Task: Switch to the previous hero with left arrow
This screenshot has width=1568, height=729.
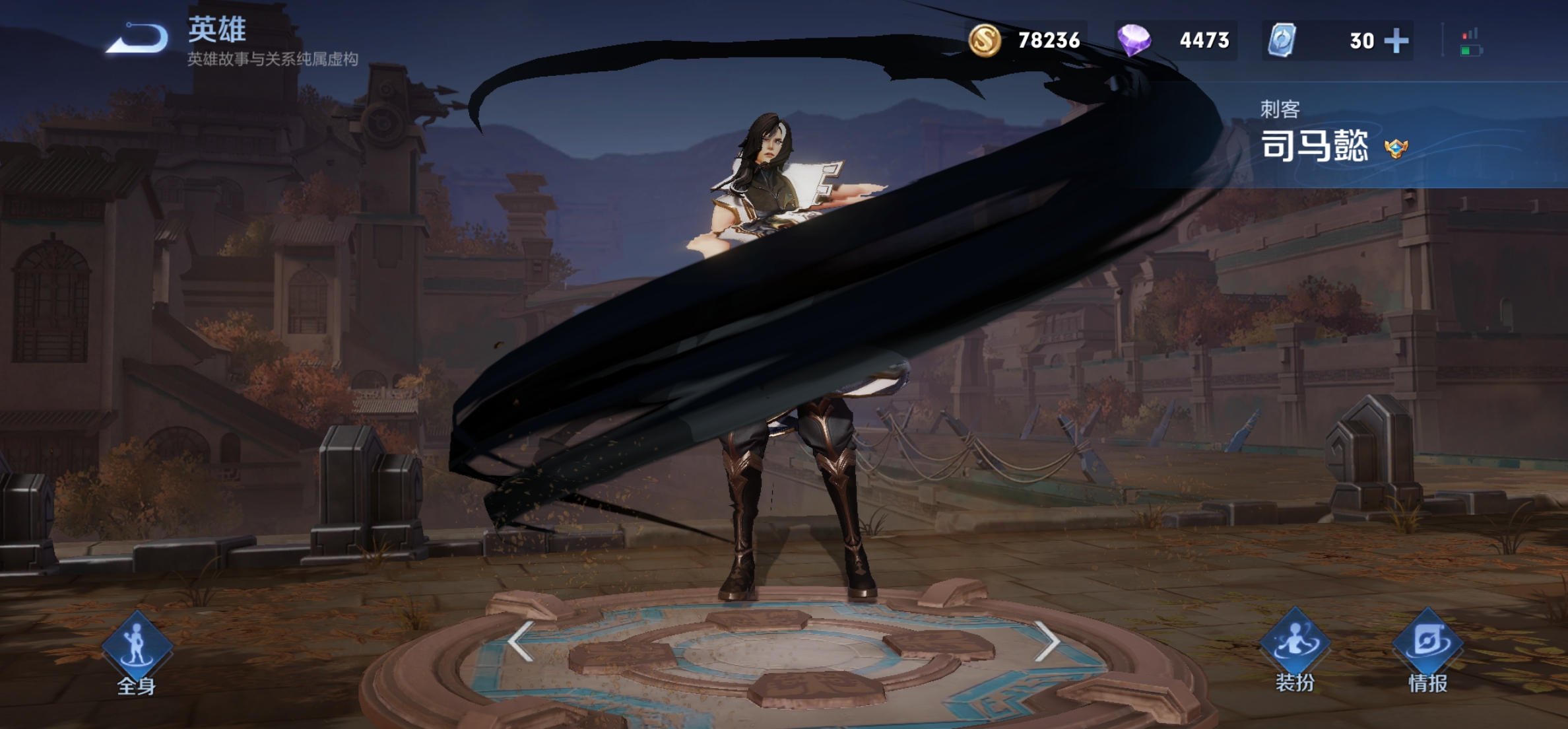Action: tap(521, 641)
